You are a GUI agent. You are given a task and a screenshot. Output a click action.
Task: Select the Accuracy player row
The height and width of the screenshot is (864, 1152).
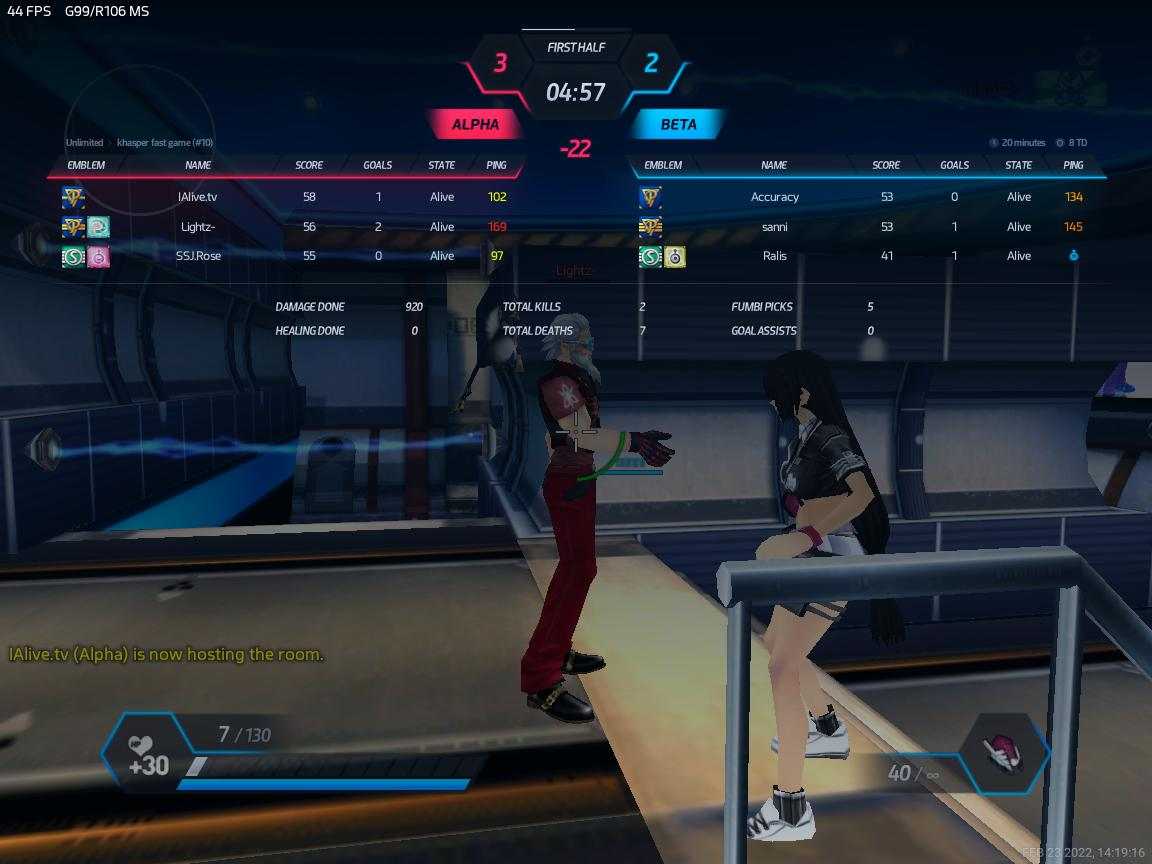coord(774,197)
